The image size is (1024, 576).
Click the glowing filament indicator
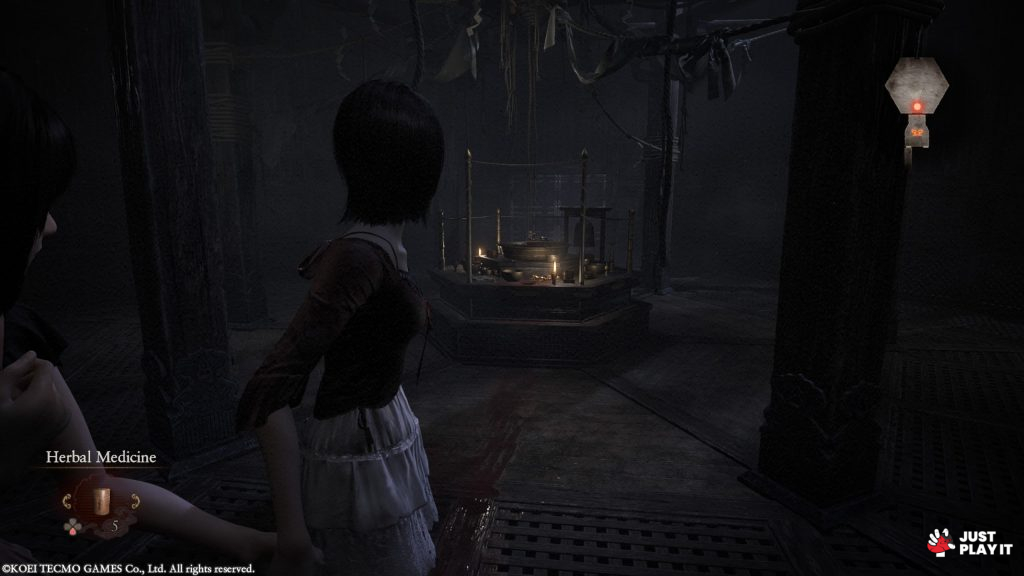[x=916, y=107]
